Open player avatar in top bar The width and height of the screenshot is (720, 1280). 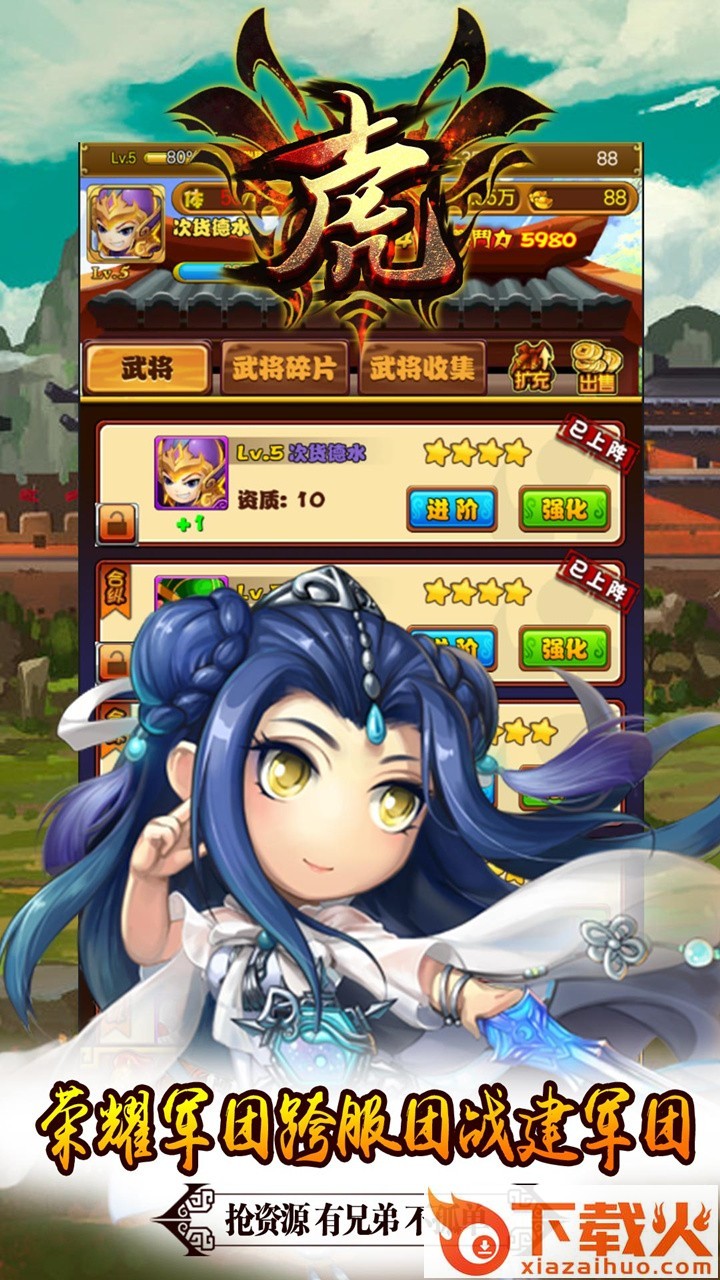click(126, 223)
